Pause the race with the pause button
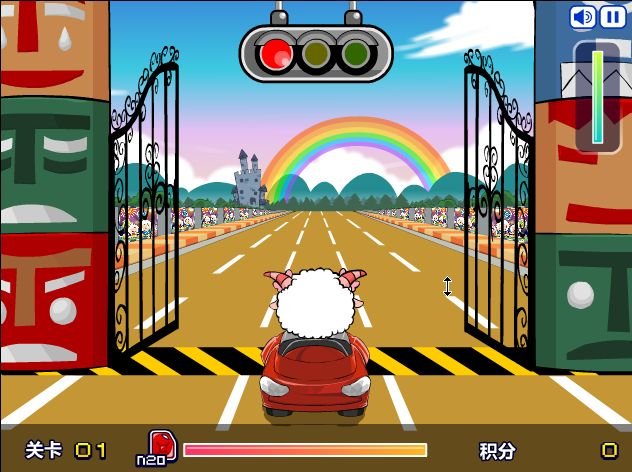Image resolution: width=632 pixels, height=472 pixels. (610, 17)
